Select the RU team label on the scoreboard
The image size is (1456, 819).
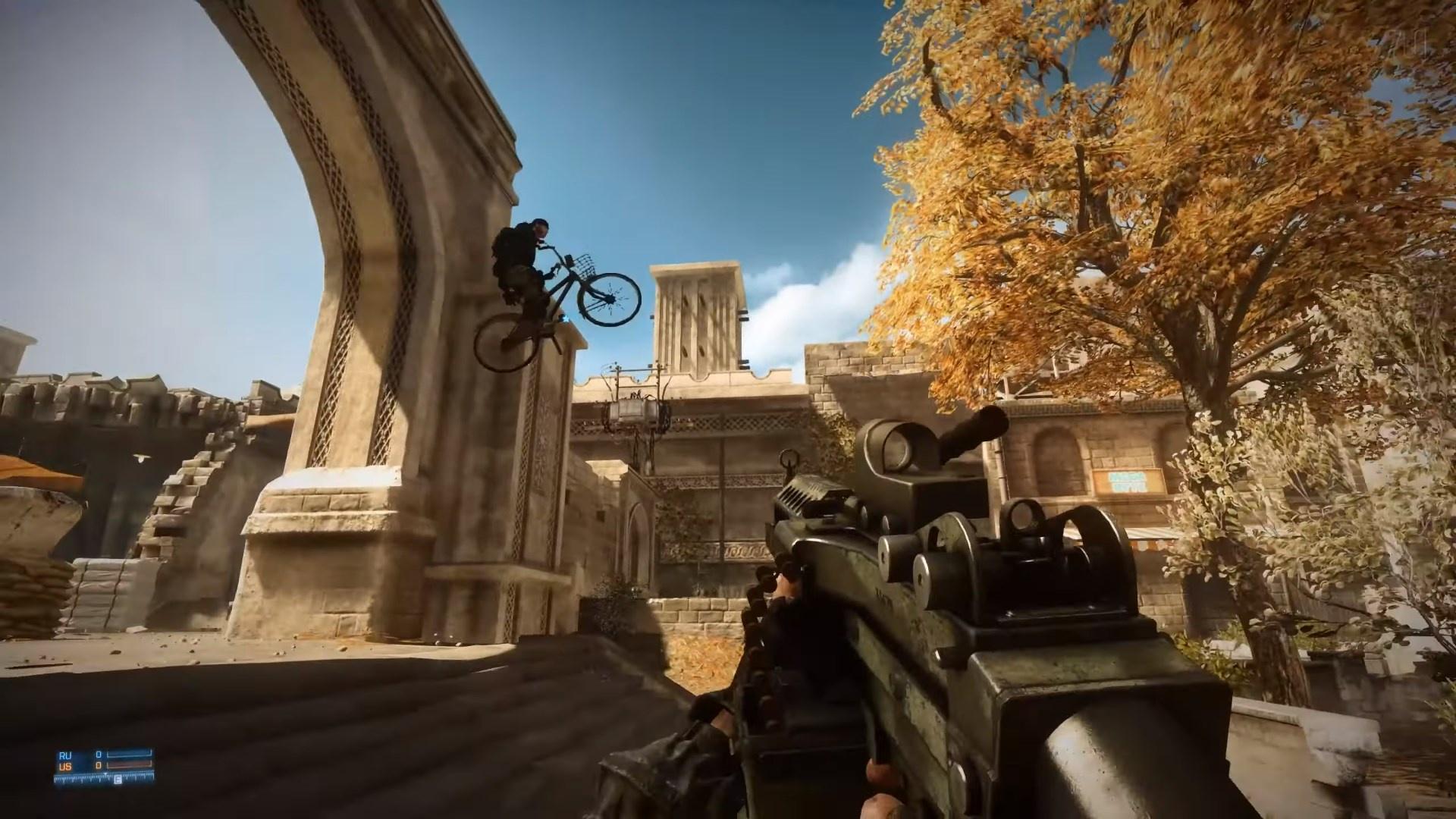(x=65, y=755)
